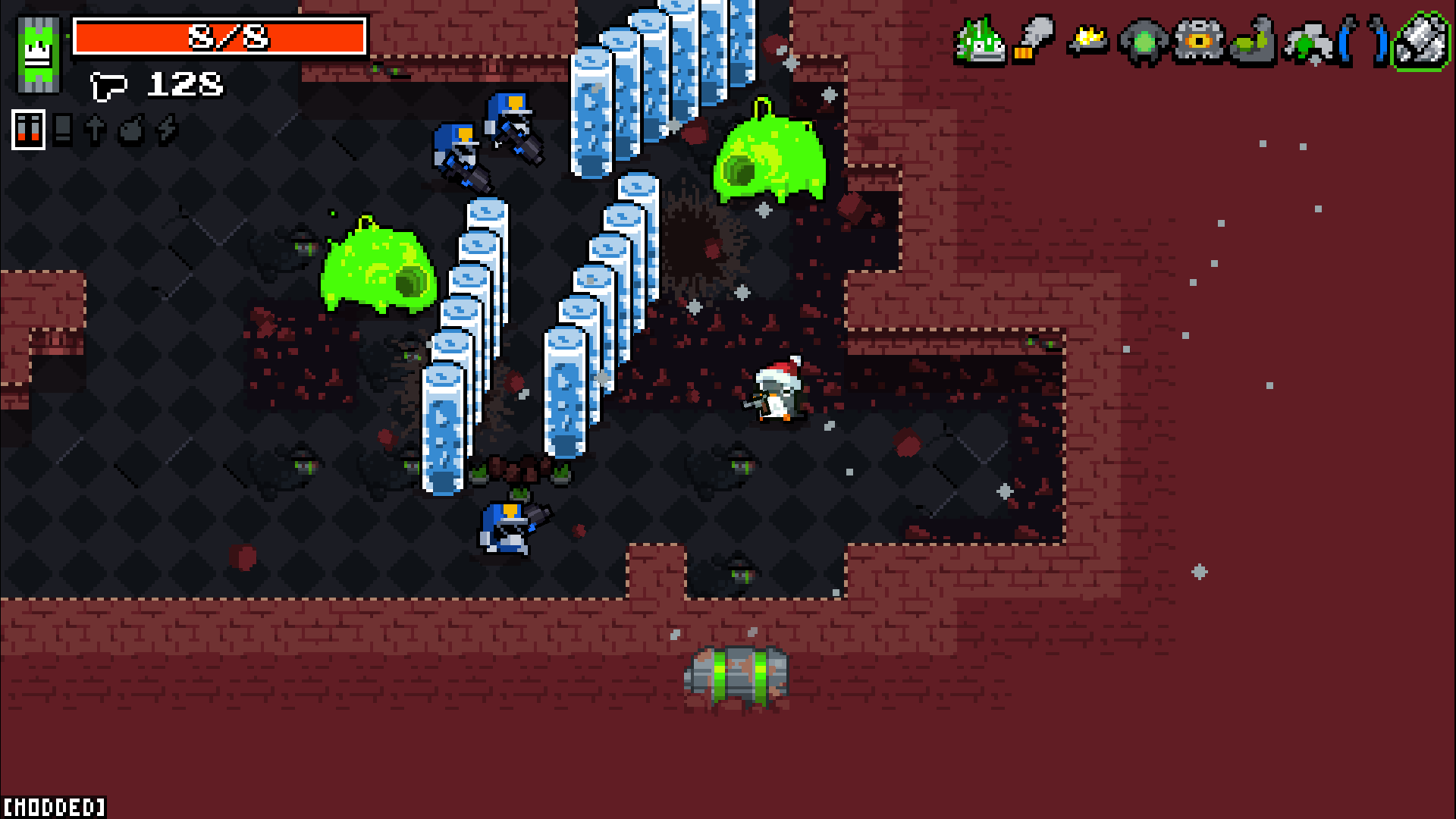Select the lightning energy ammo icon
The image size is (1456, 819).
(x=166, y=130)
